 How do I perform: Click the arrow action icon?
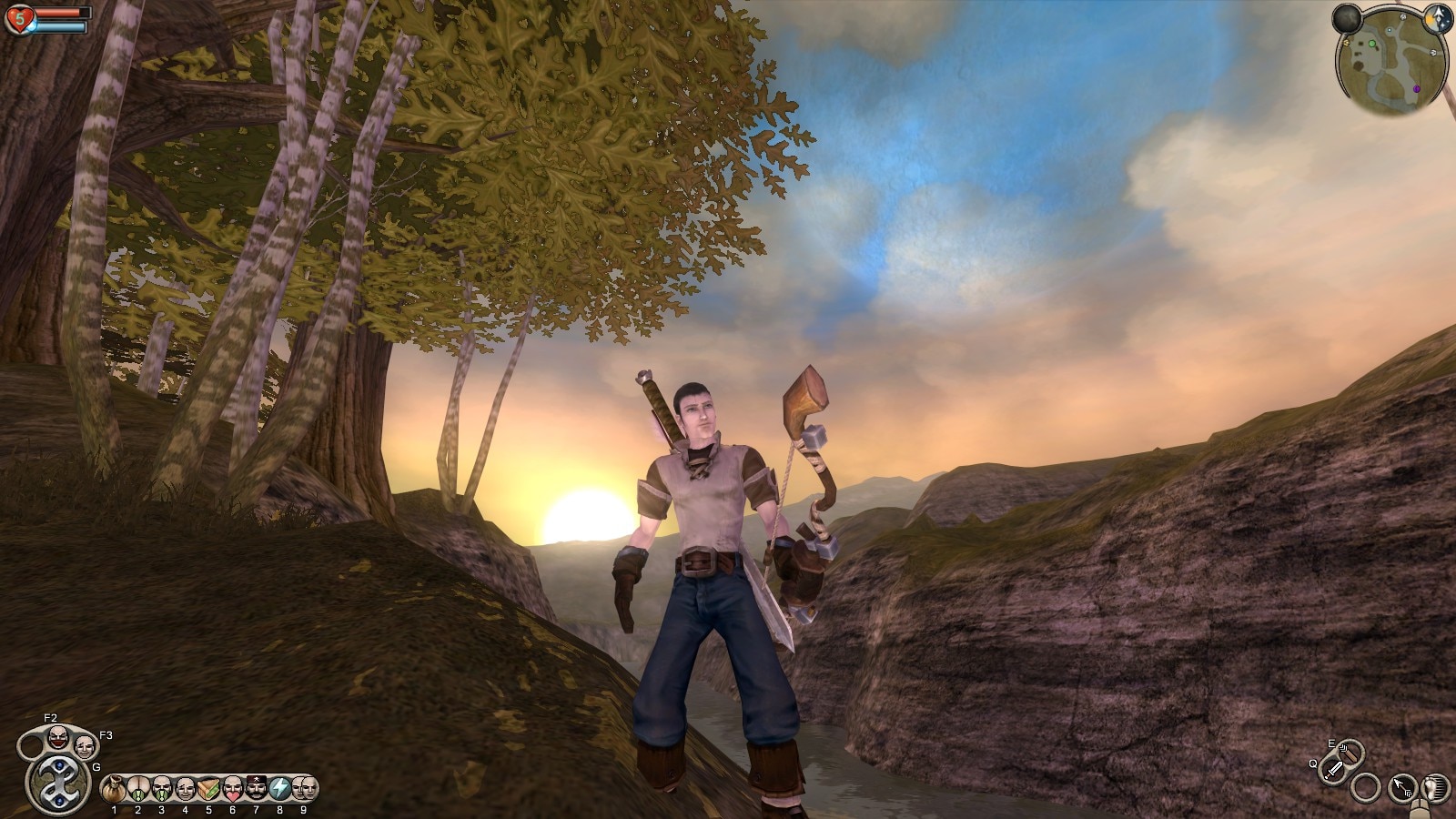point(1402,787)
